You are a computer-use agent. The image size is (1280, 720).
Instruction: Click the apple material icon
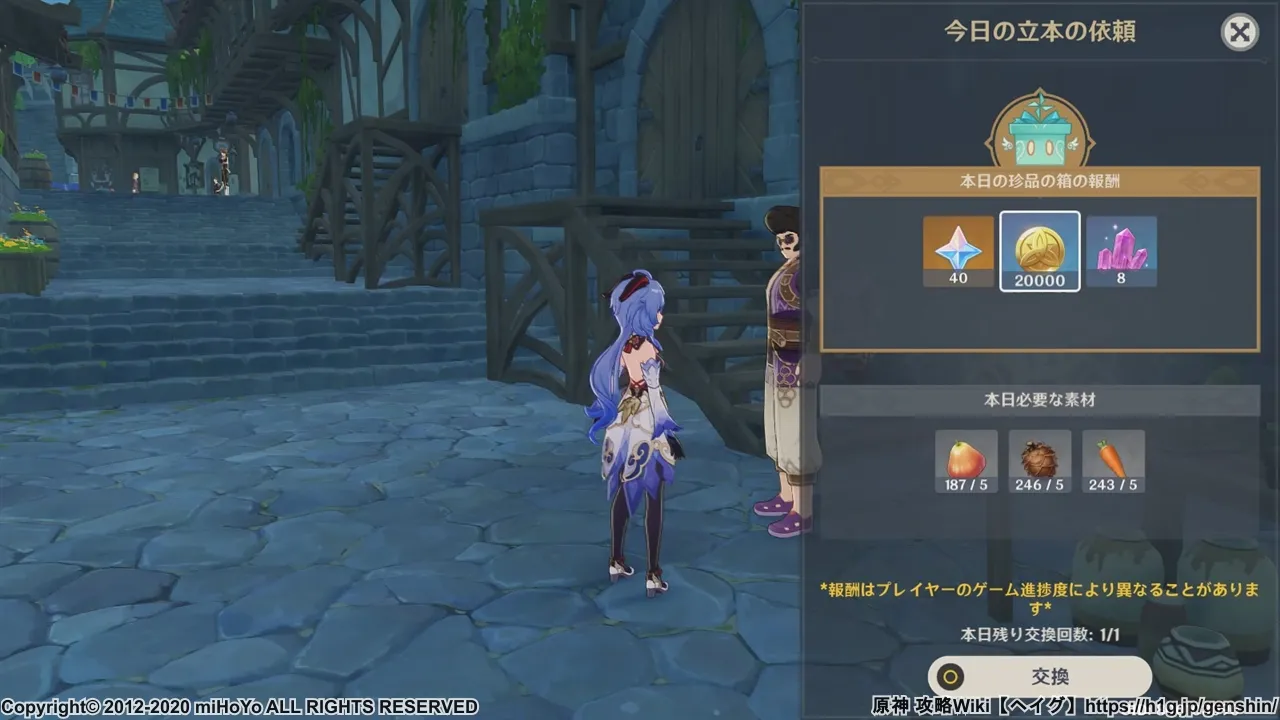964,460
